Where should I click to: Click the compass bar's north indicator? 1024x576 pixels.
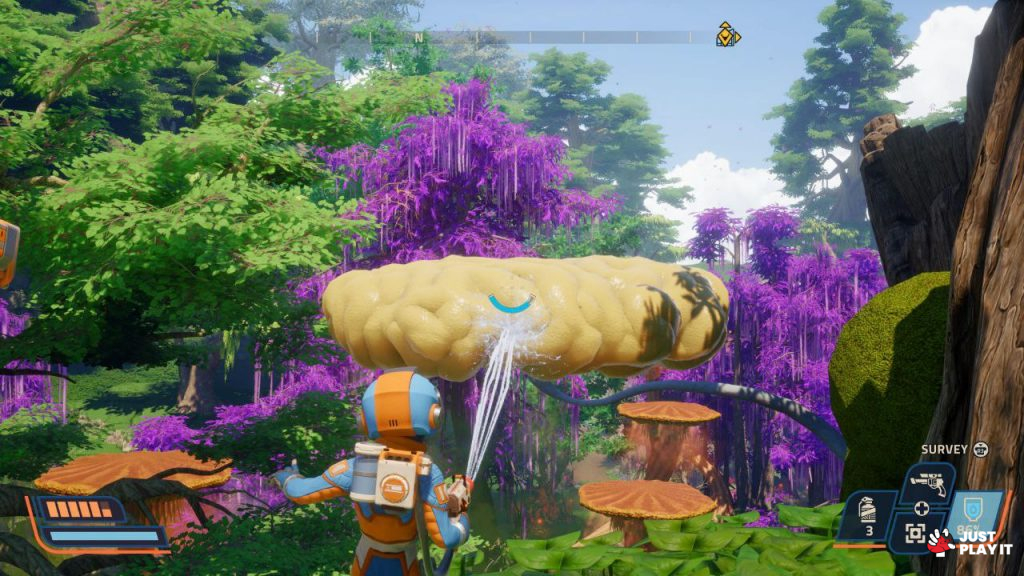point(419,38)
